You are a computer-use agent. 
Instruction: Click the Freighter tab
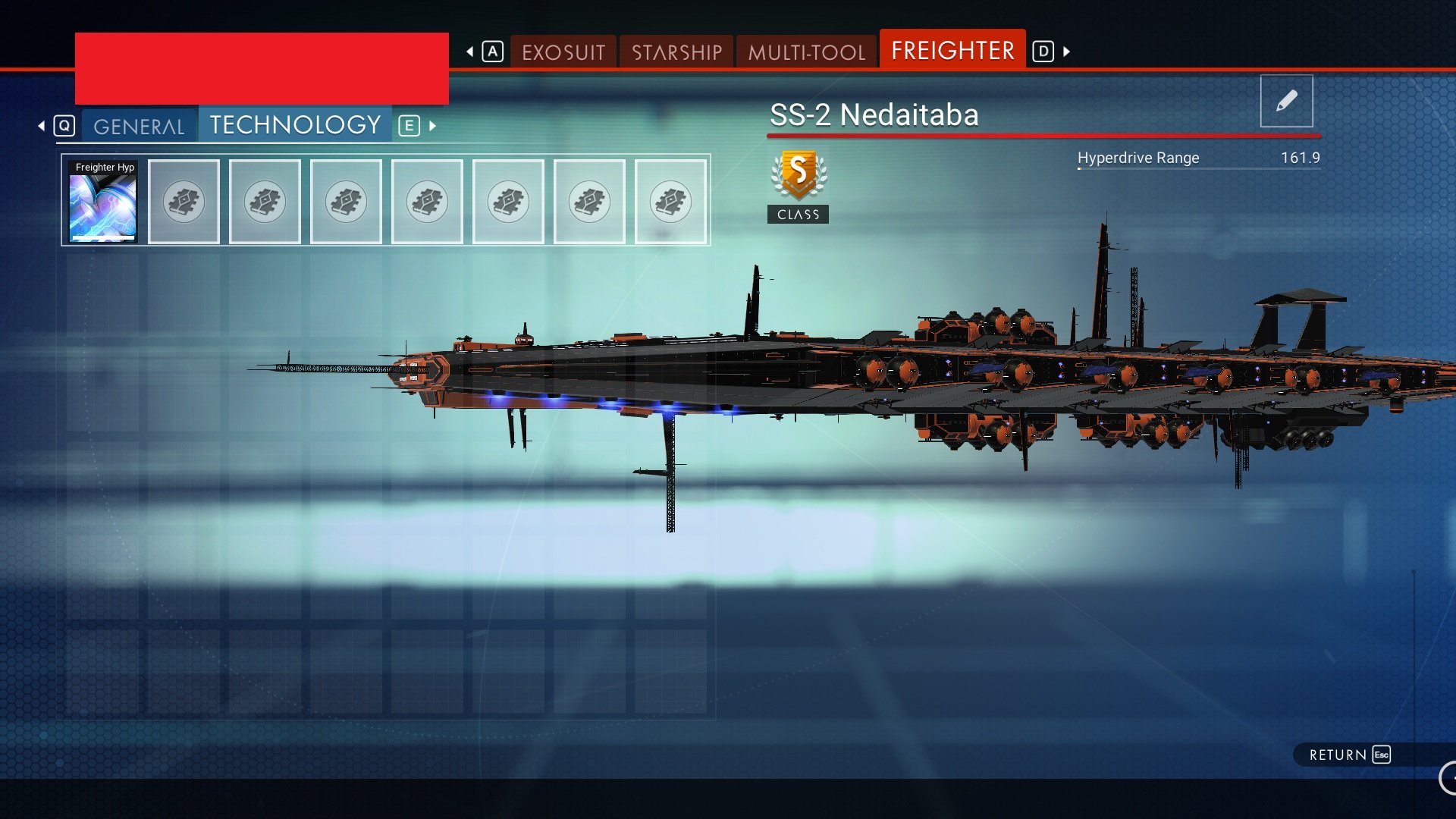pyautogui.click(x=952, y=50)
